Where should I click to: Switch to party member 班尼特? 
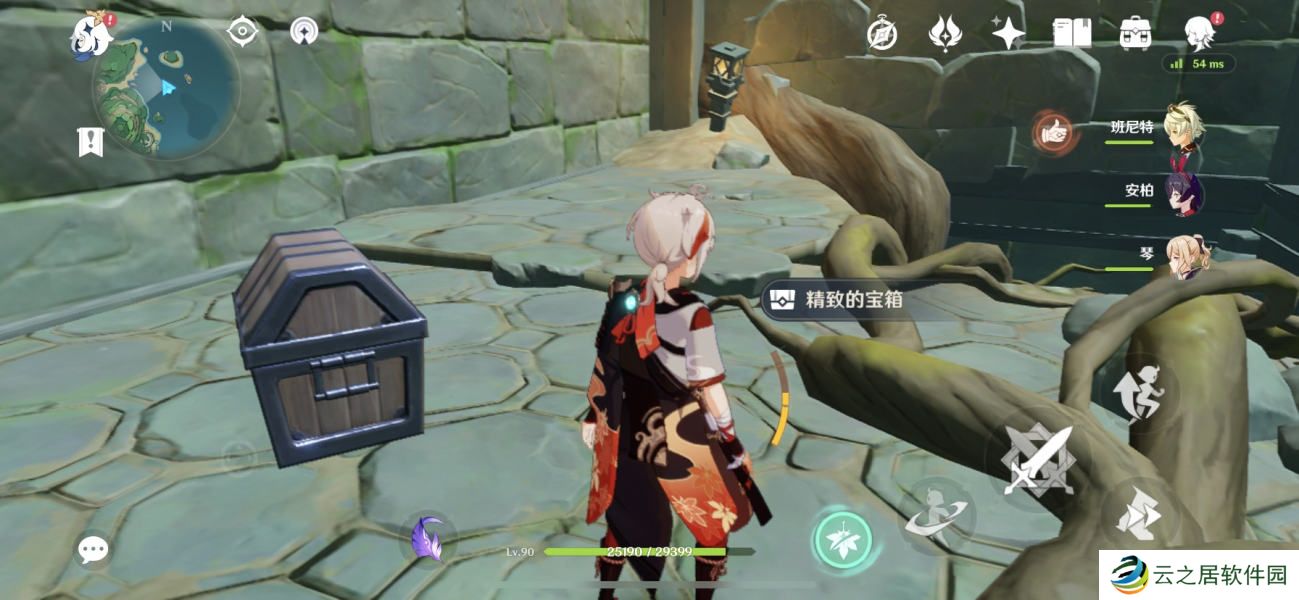tap(1185, 130)
